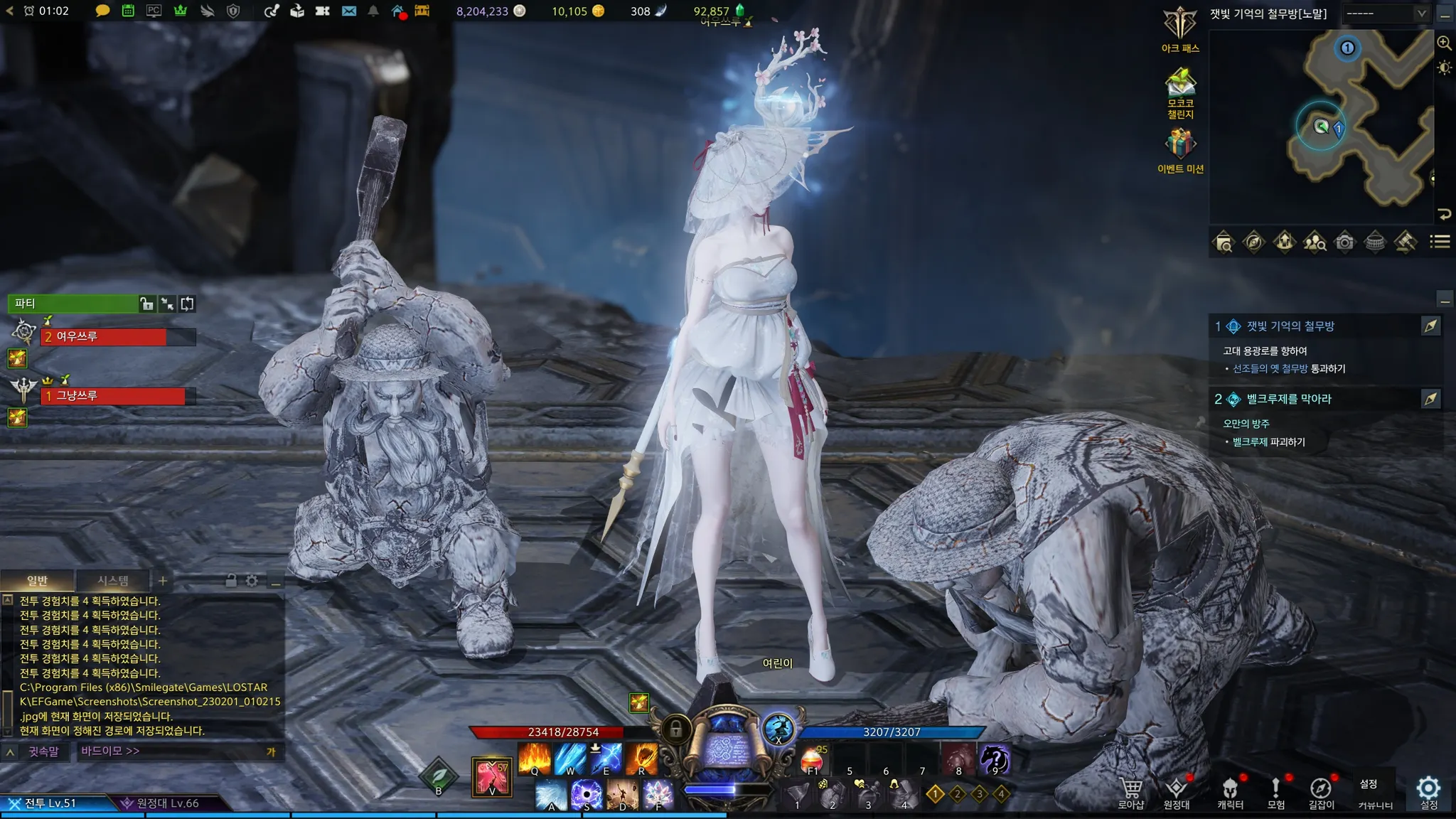This screenshot has width=1456, height=819.
Task: Use the red potion in slot F1
Action: 813,759
